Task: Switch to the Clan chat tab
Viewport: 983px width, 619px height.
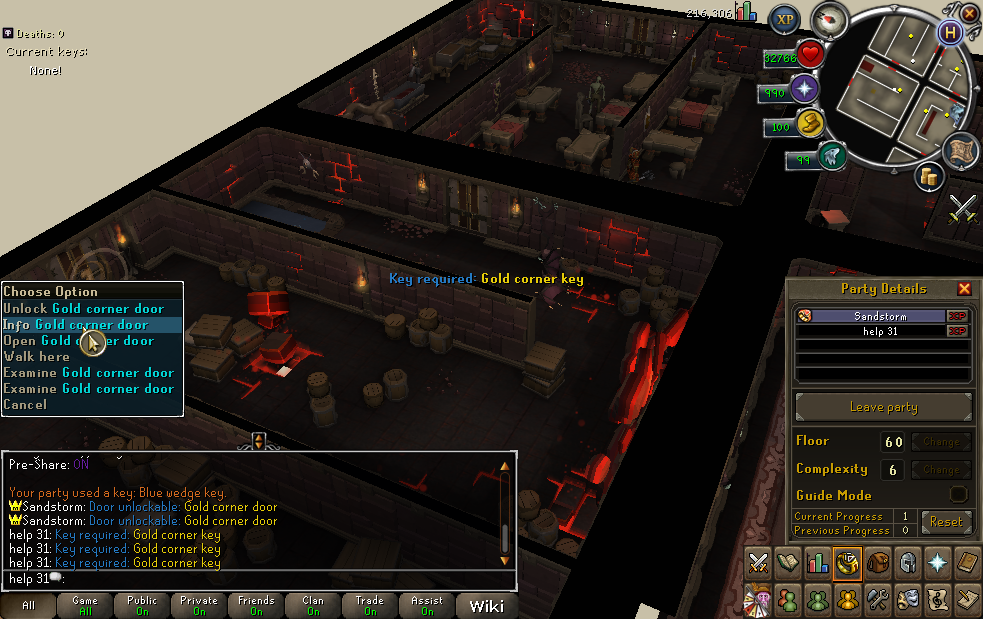Action: pyautogui.click(x=312, y=606)
